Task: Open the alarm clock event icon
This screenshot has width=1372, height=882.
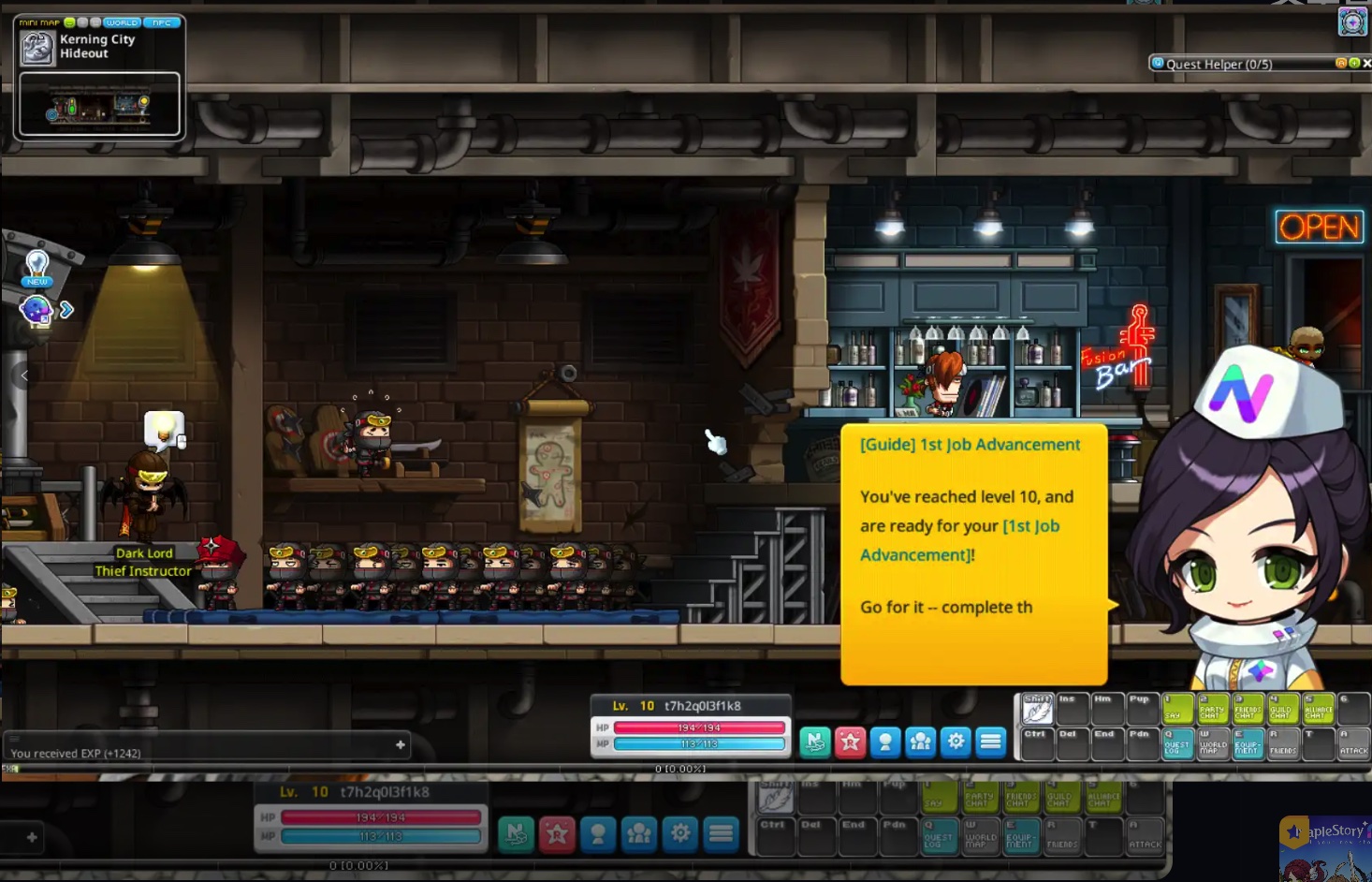Action: [1352, 21]
